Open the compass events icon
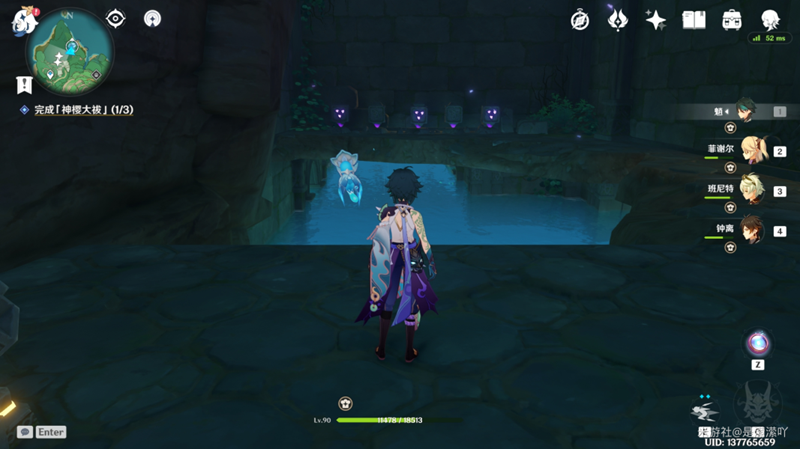Screen dimensions: 800x449 (579, 20)
